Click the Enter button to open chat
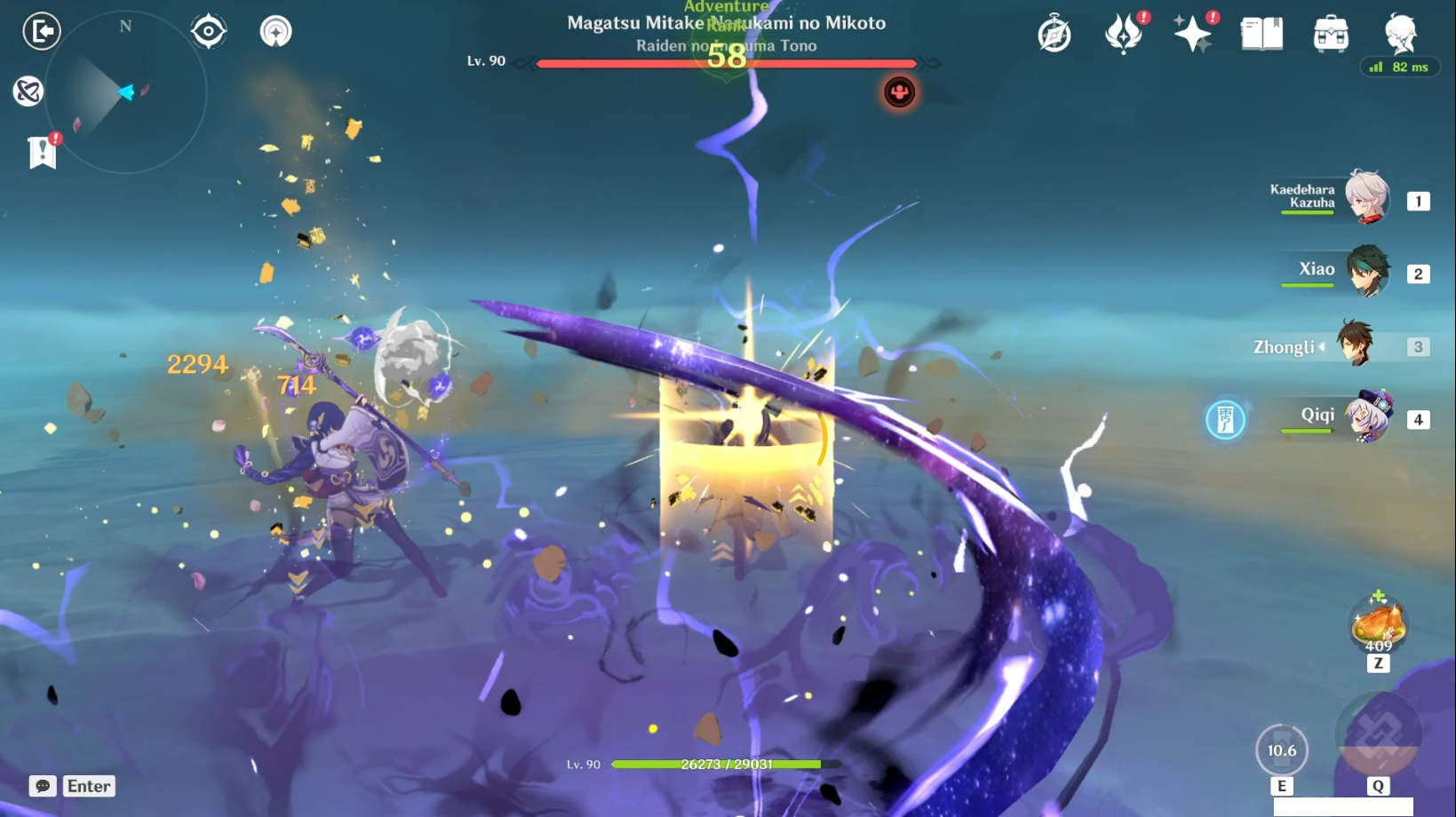The height and width of the screenshot is (817, 1456). pyautogui.click(x=88, y=786)
